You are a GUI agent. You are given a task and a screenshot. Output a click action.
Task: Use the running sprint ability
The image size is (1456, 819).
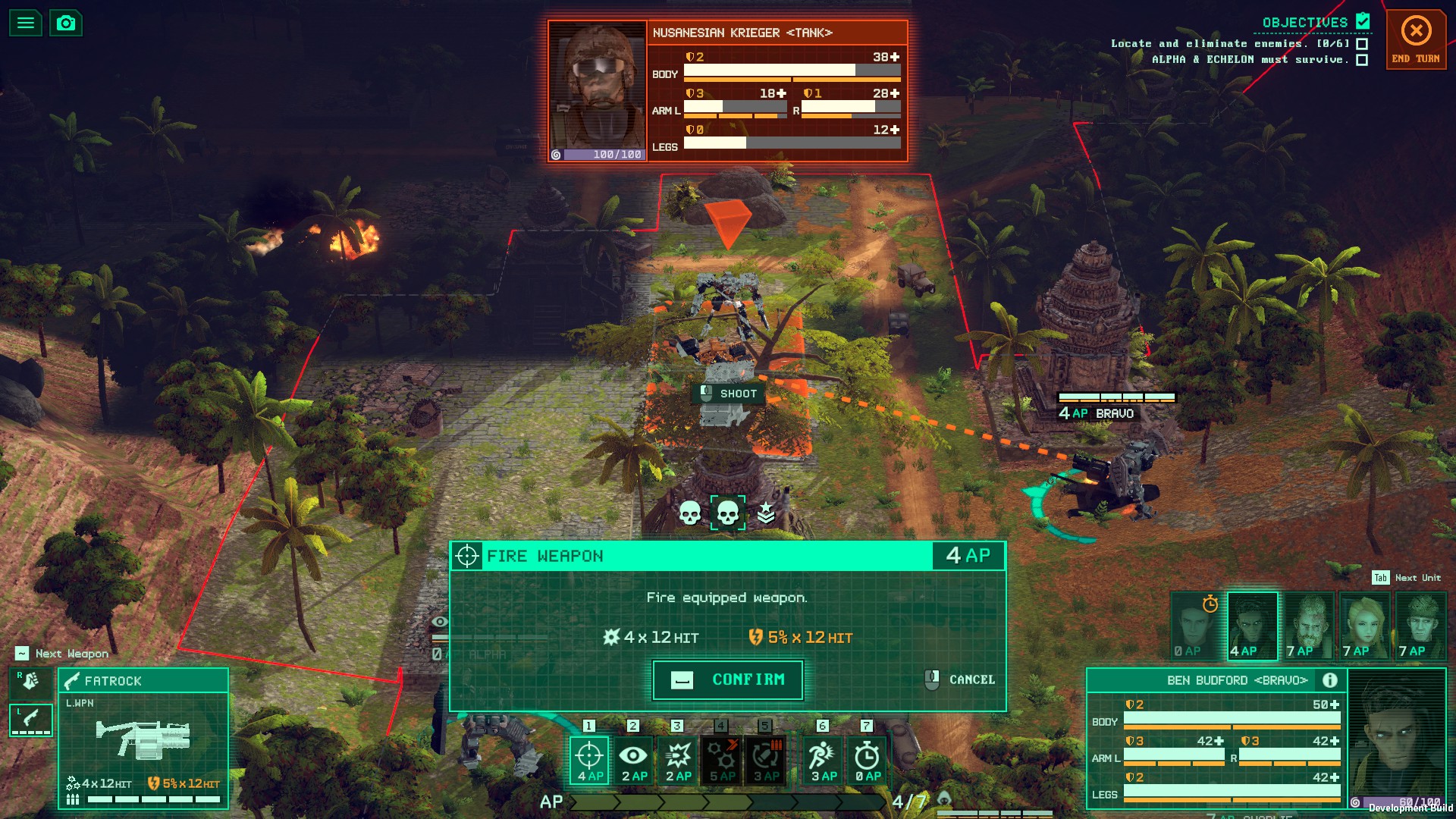[823, 760]
